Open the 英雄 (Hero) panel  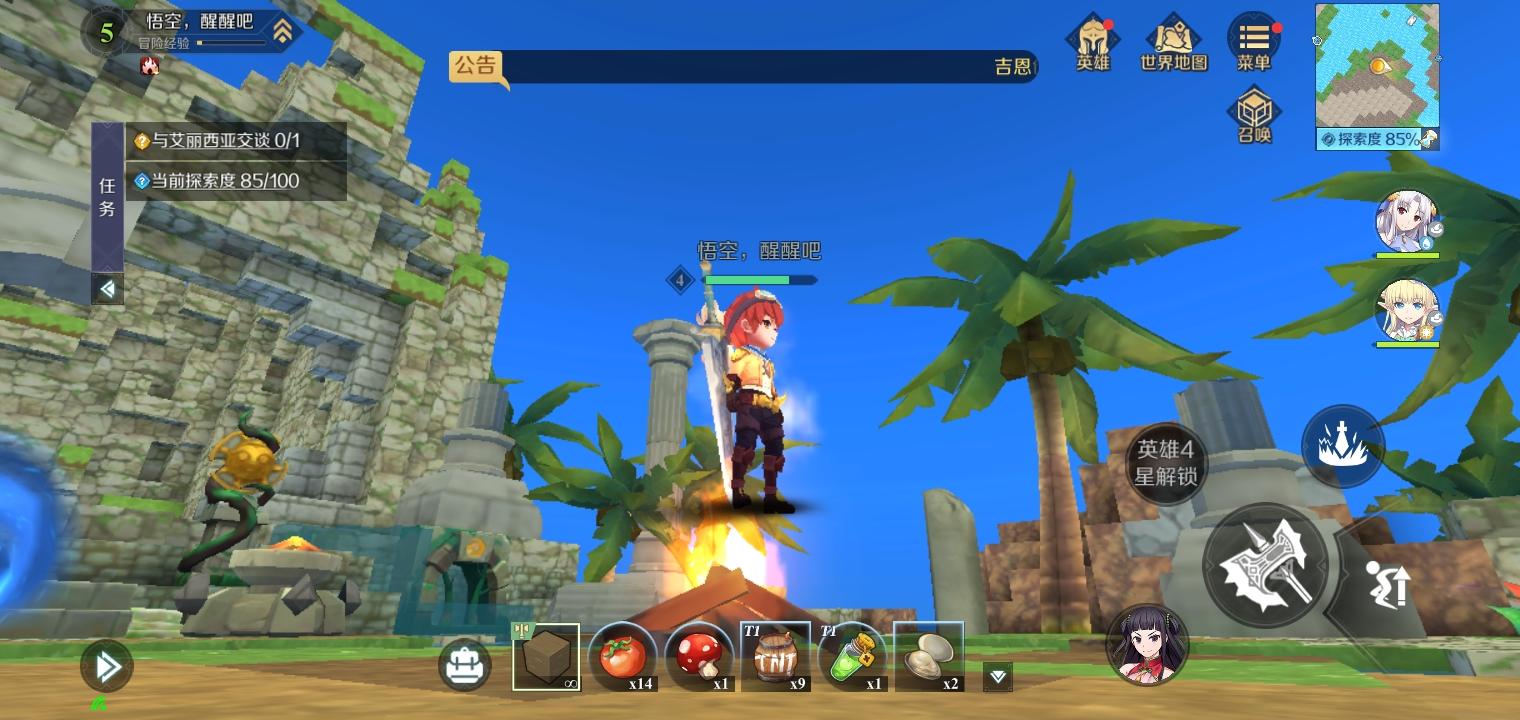[x=1092, y=40]
